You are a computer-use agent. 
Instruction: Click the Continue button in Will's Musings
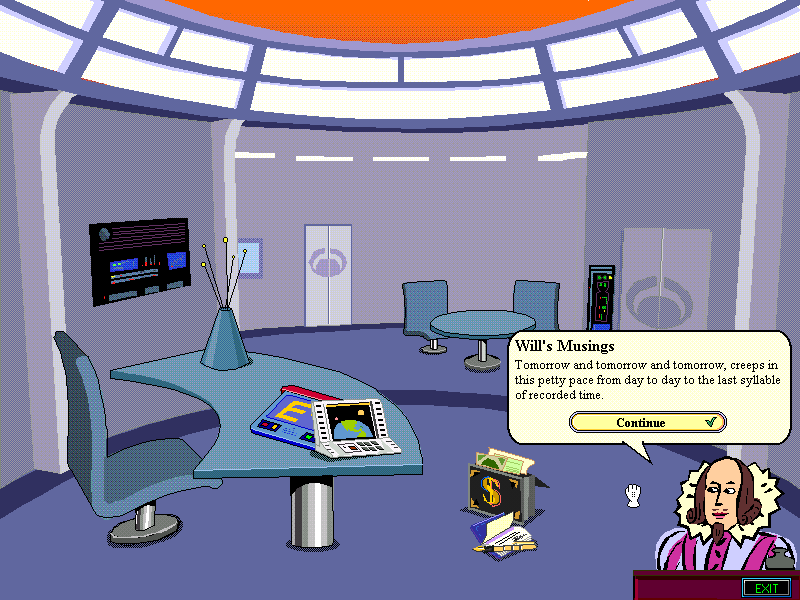pyautogui.click(x=647, y=422)
